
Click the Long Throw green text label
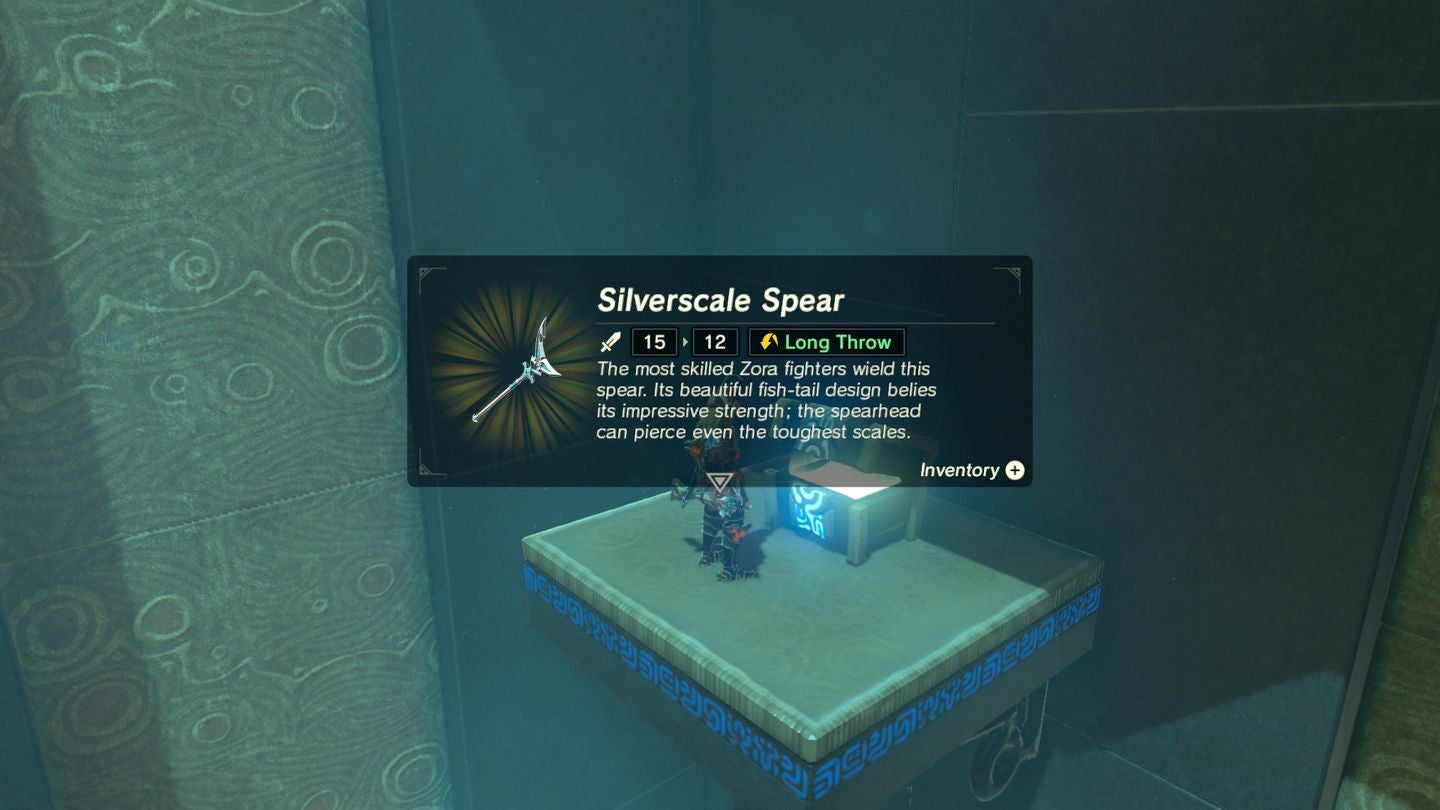point(838,341)
